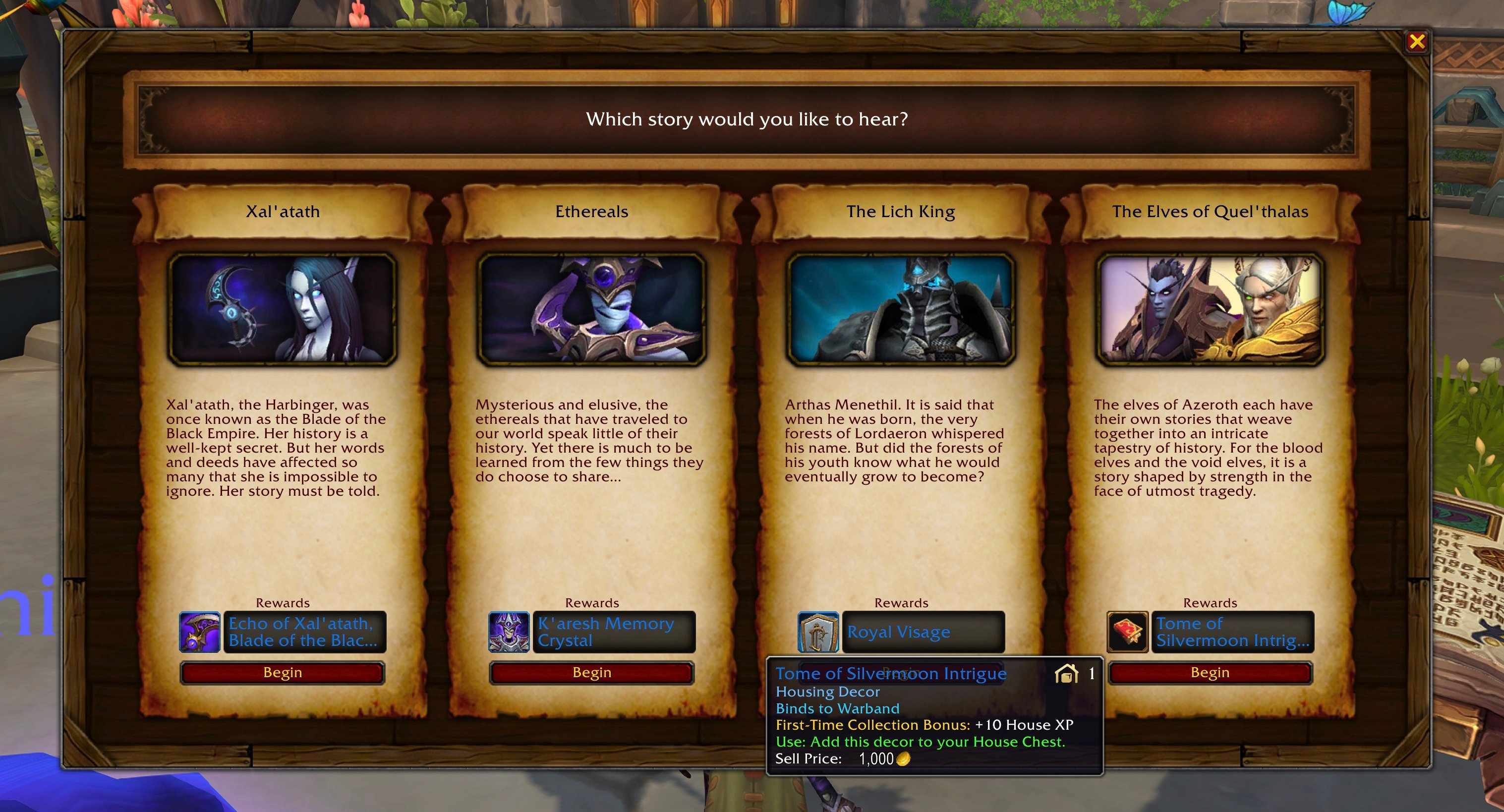Choose the Xal'atath portrait thumbnail
This screenshot has height=812, width=1504.
[283, 309]
